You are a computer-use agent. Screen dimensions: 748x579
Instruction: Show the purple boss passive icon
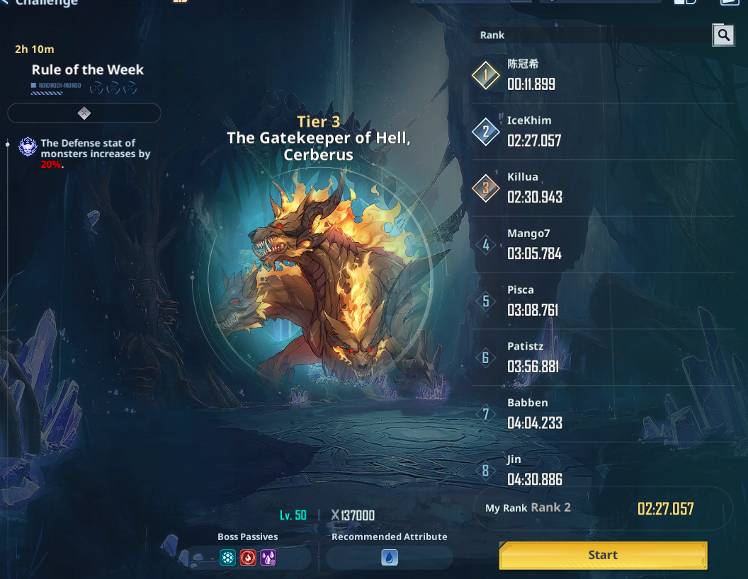(x=268, y=558)
